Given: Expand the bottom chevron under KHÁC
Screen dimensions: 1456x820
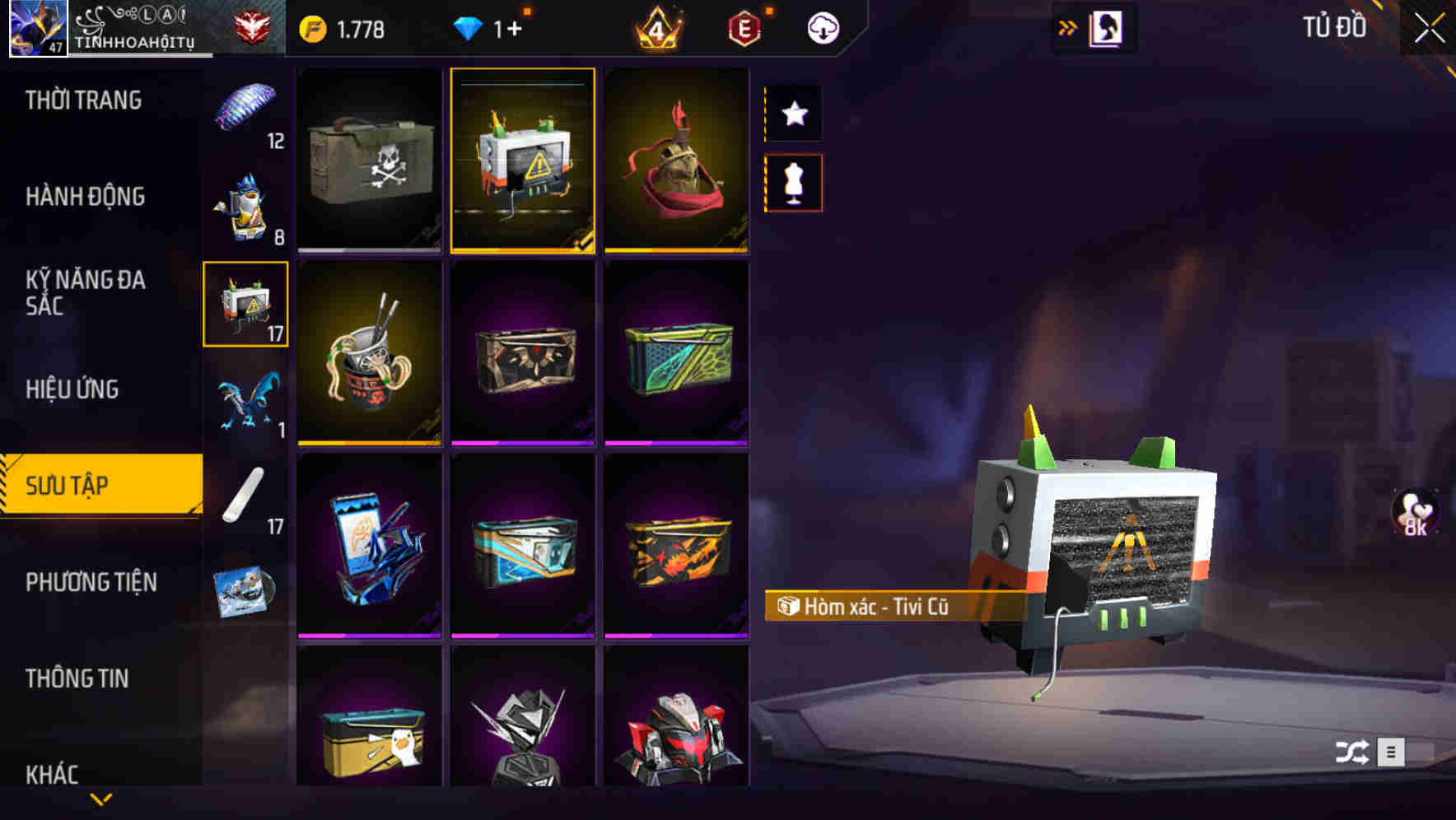Looking at the screenshot, I should coord(100,799).
